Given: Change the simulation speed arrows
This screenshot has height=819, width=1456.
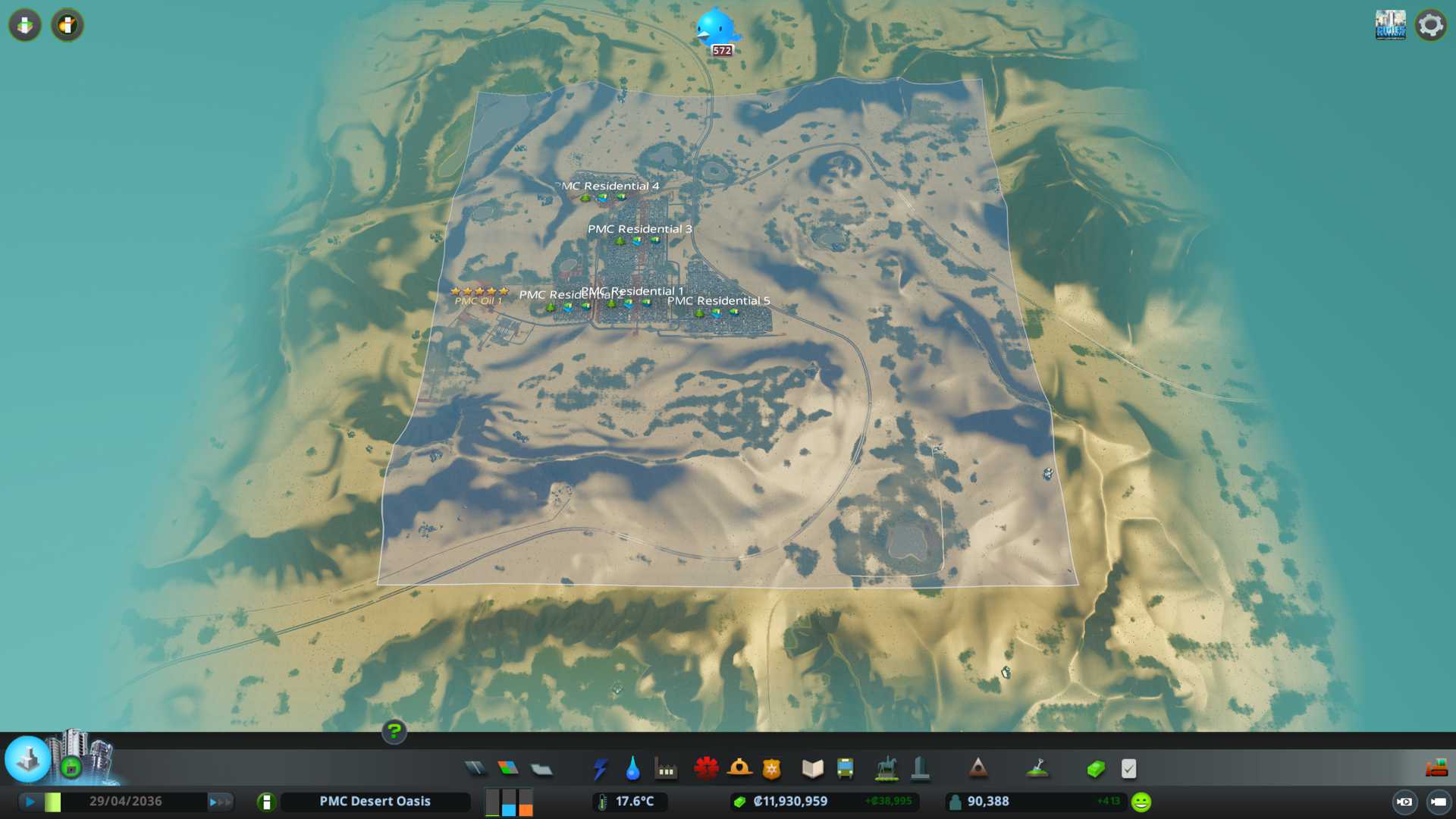Looking at the screenshot, I should (x=220, y=802).
